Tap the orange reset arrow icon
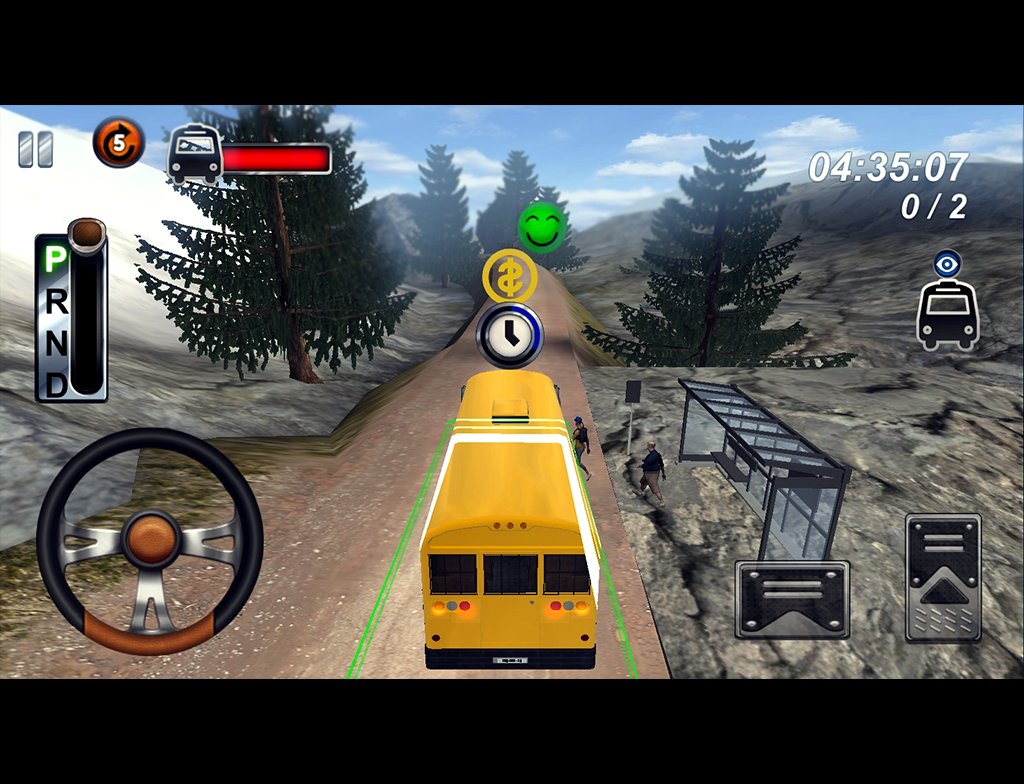Viewport: 1024px width, 784px height. tap(119, 143)
